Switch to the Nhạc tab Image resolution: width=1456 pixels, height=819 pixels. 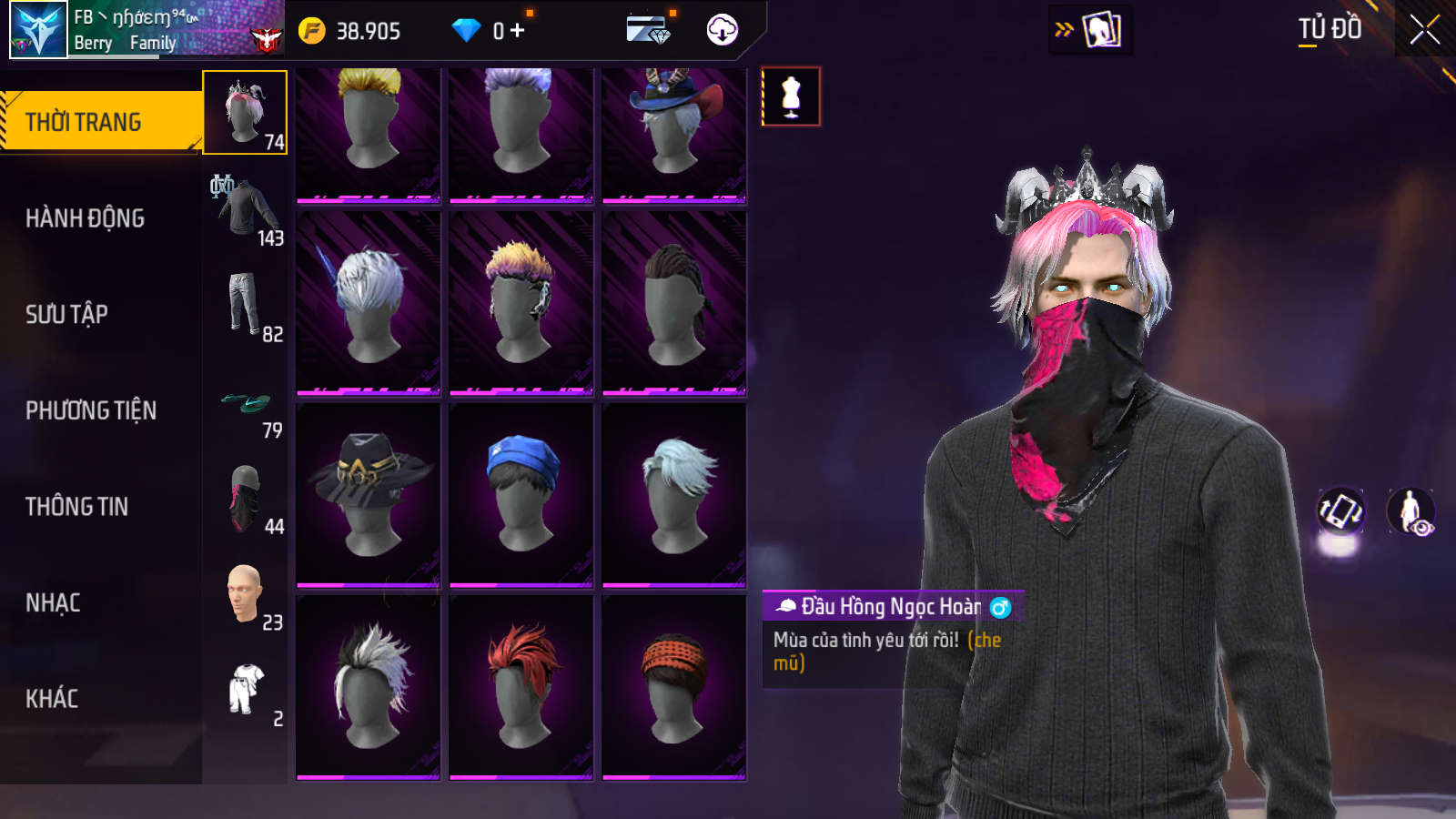[53, 602]
